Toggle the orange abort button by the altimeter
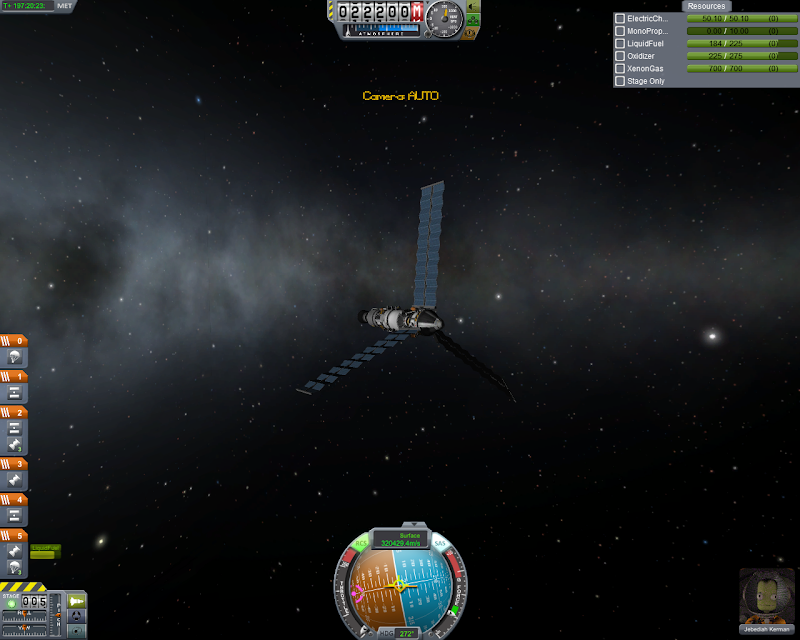This screenshot has width=800, height=640. [472, 32]
